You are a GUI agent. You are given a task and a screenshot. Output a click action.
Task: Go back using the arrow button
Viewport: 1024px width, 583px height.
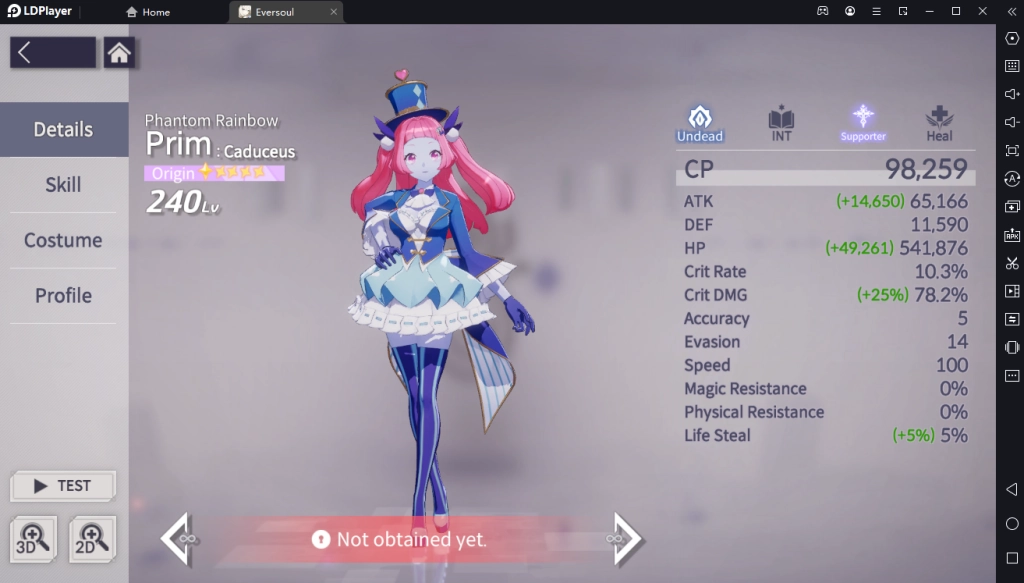(53, 53)
